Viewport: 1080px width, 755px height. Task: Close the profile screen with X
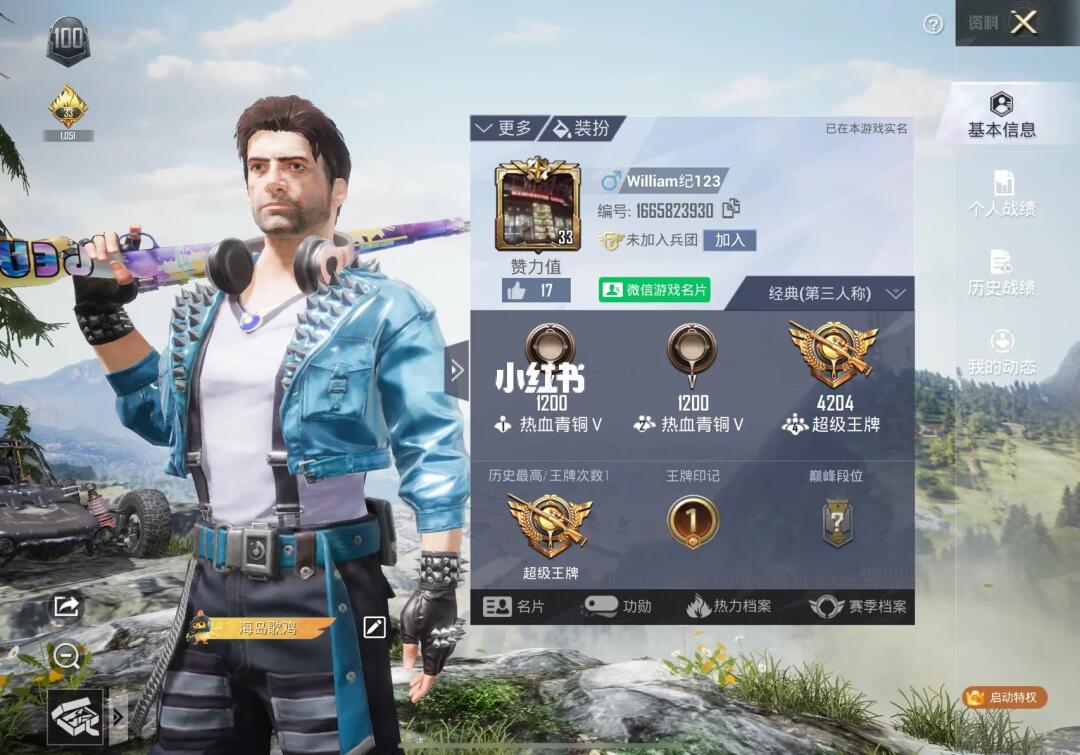[x=1023, y=22]
